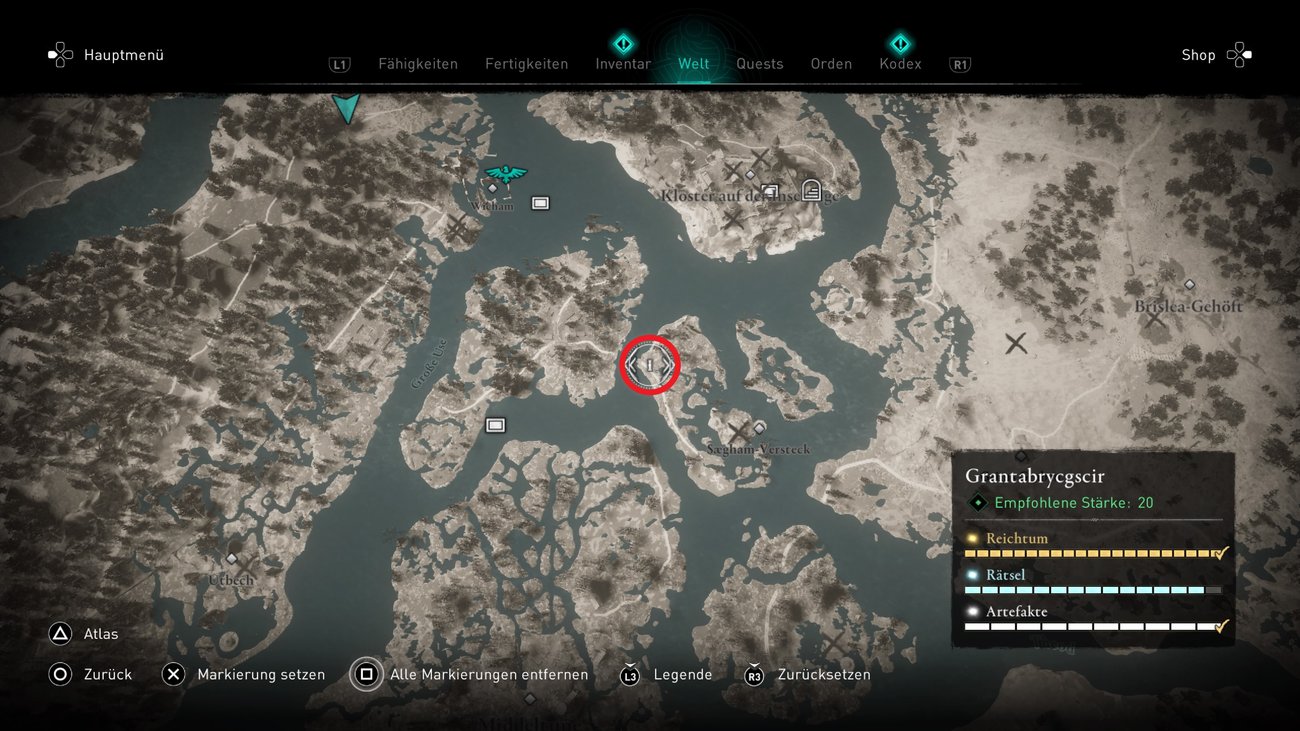Click the Brislea-Gehöft diamond marker
1300x731 pixels.
[x=1190, y=283]
